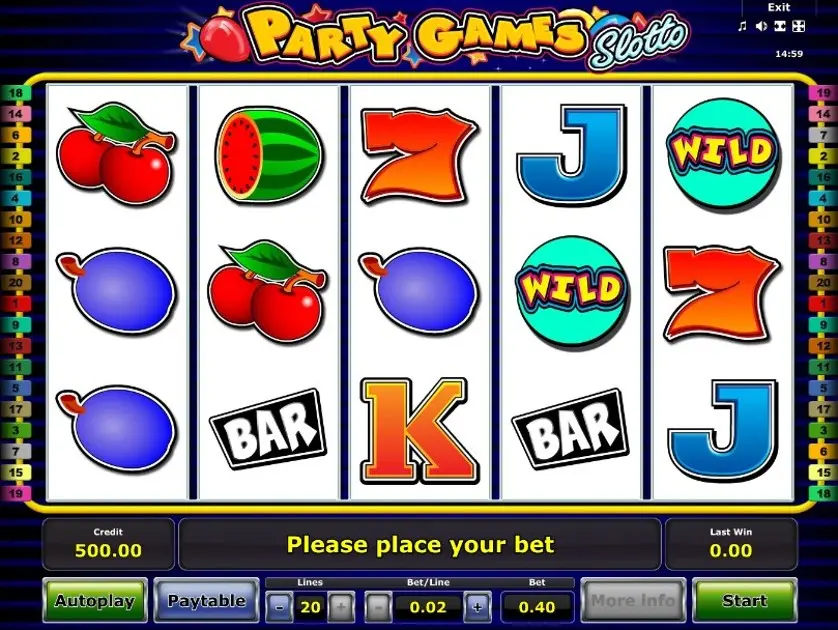Switch to fullscreen with the four-arrow icon
The image size is (838, 630).
coord(799,27)
